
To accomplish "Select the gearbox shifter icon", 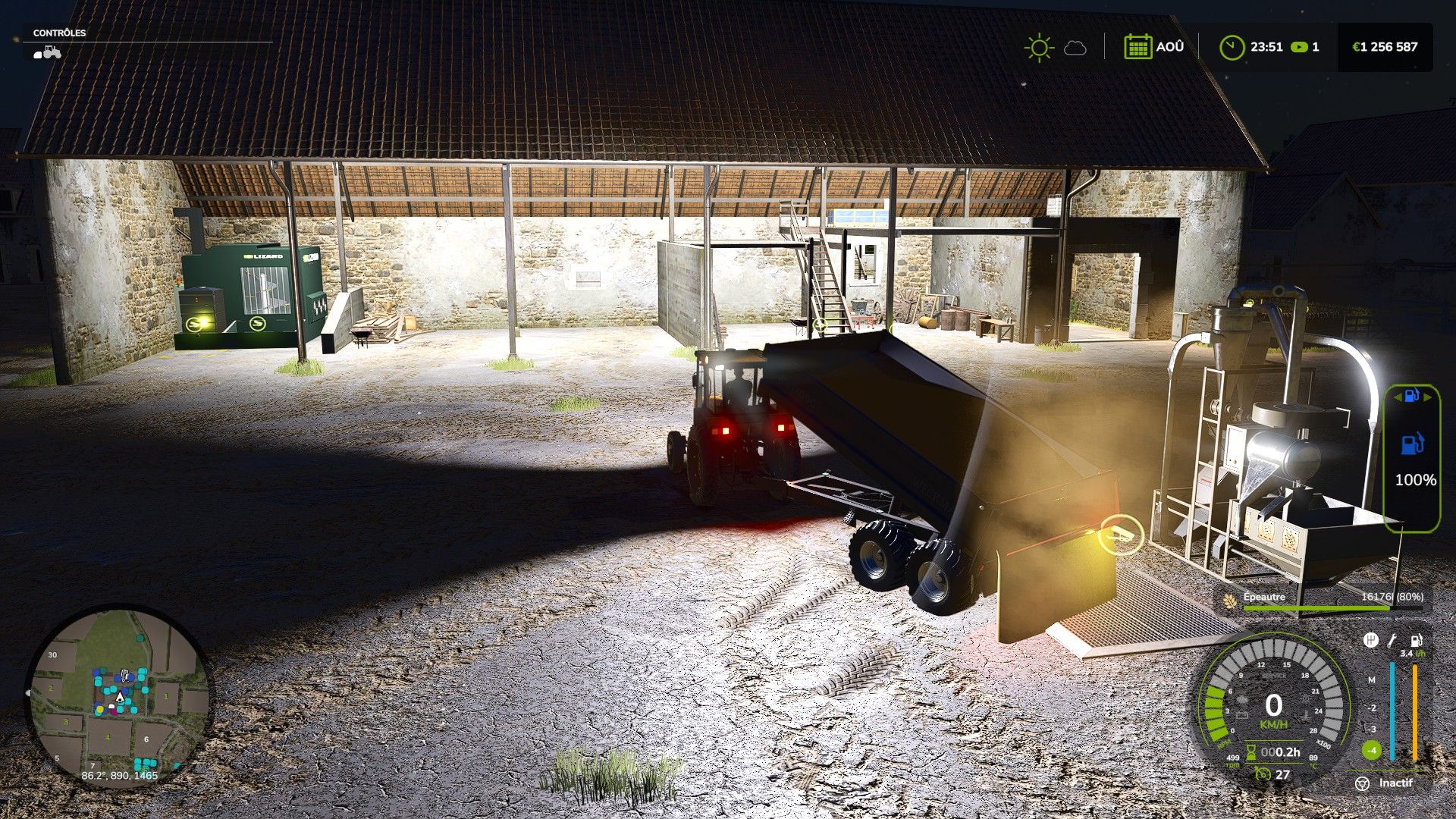I will pyautogui.click(x=1370, y=641).
